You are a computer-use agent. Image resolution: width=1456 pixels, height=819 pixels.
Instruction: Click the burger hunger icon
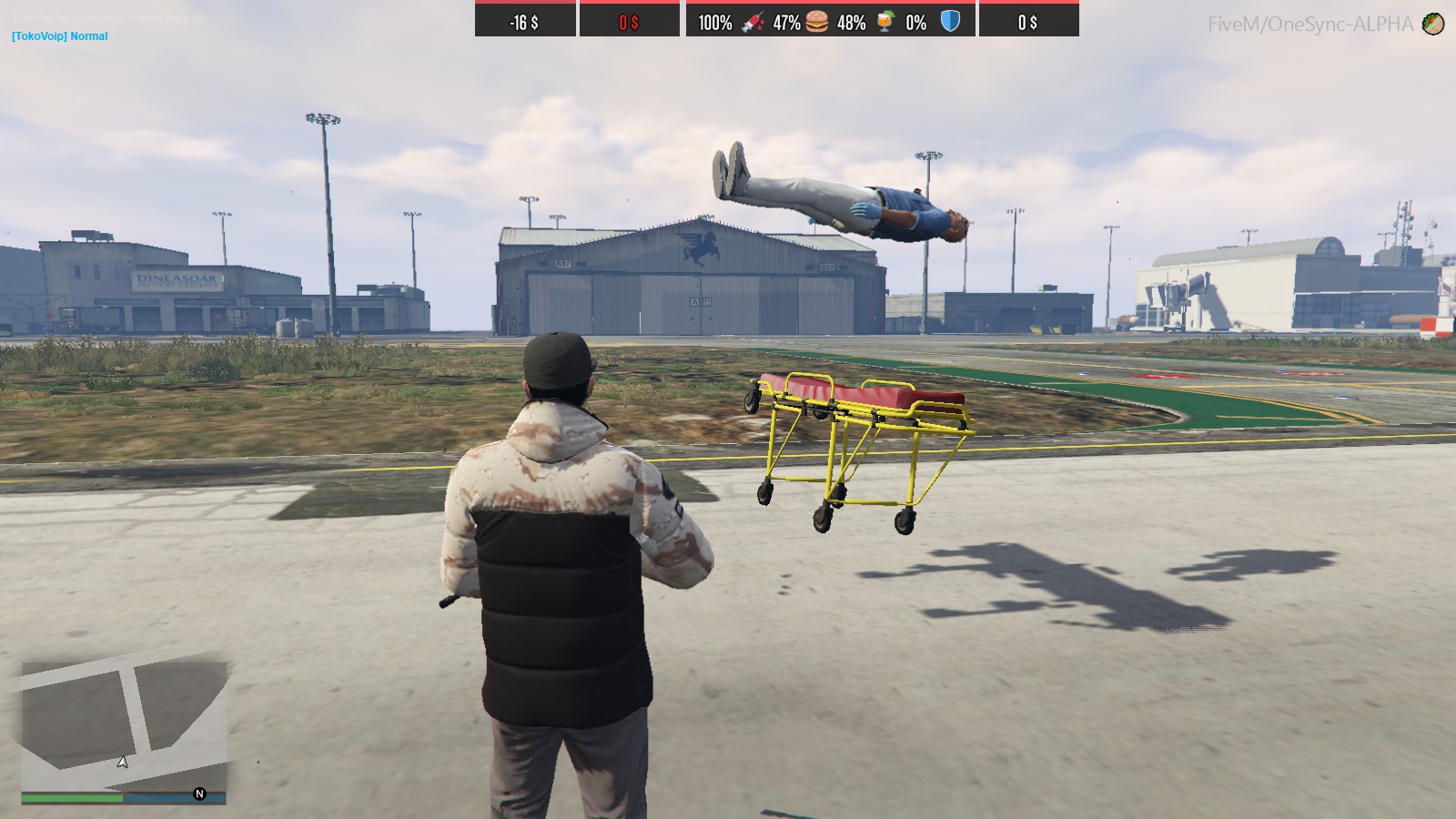coord(817,21)
